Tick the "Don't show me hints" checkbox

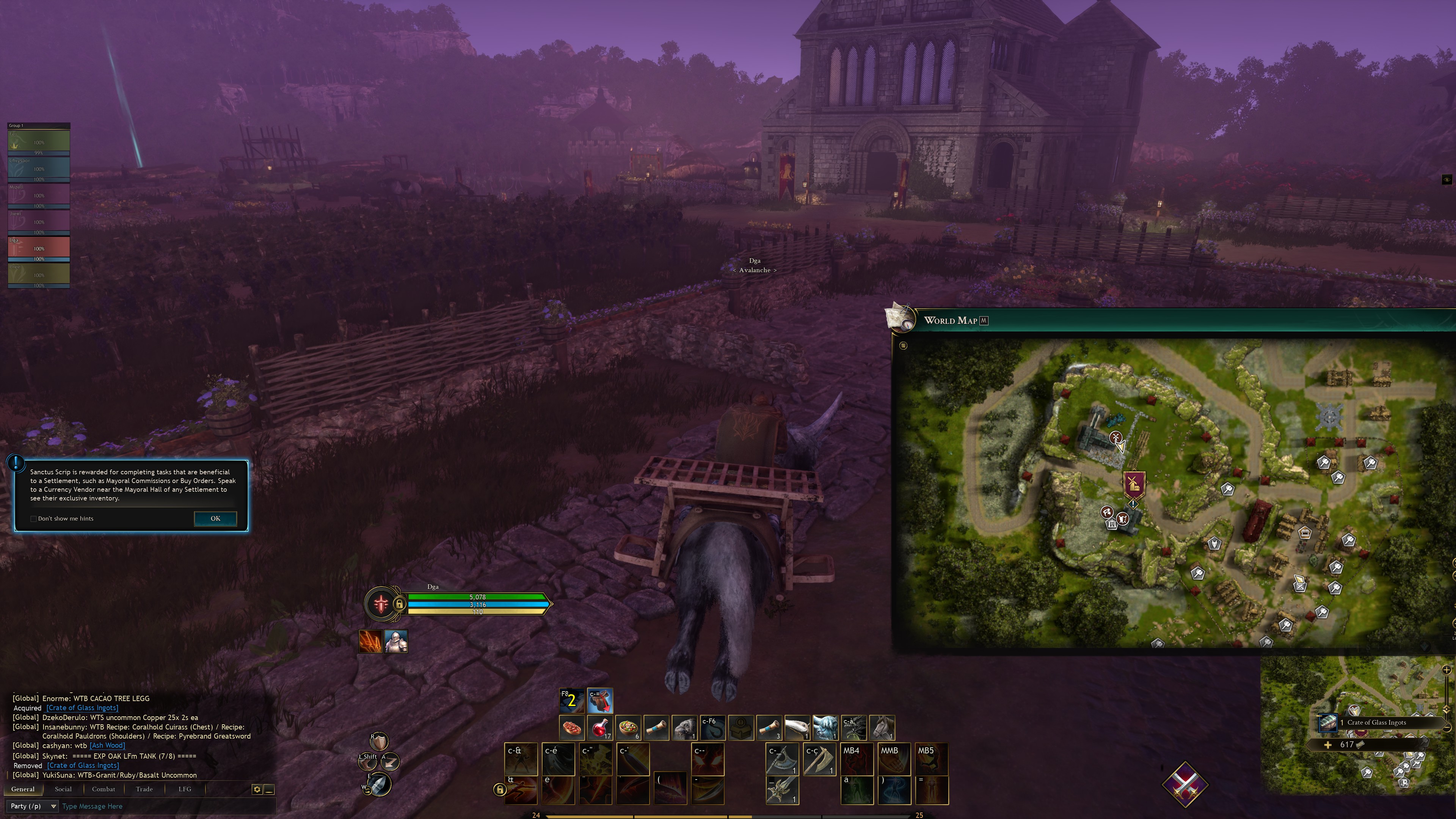pyautogui.click(x=34, y=519)
